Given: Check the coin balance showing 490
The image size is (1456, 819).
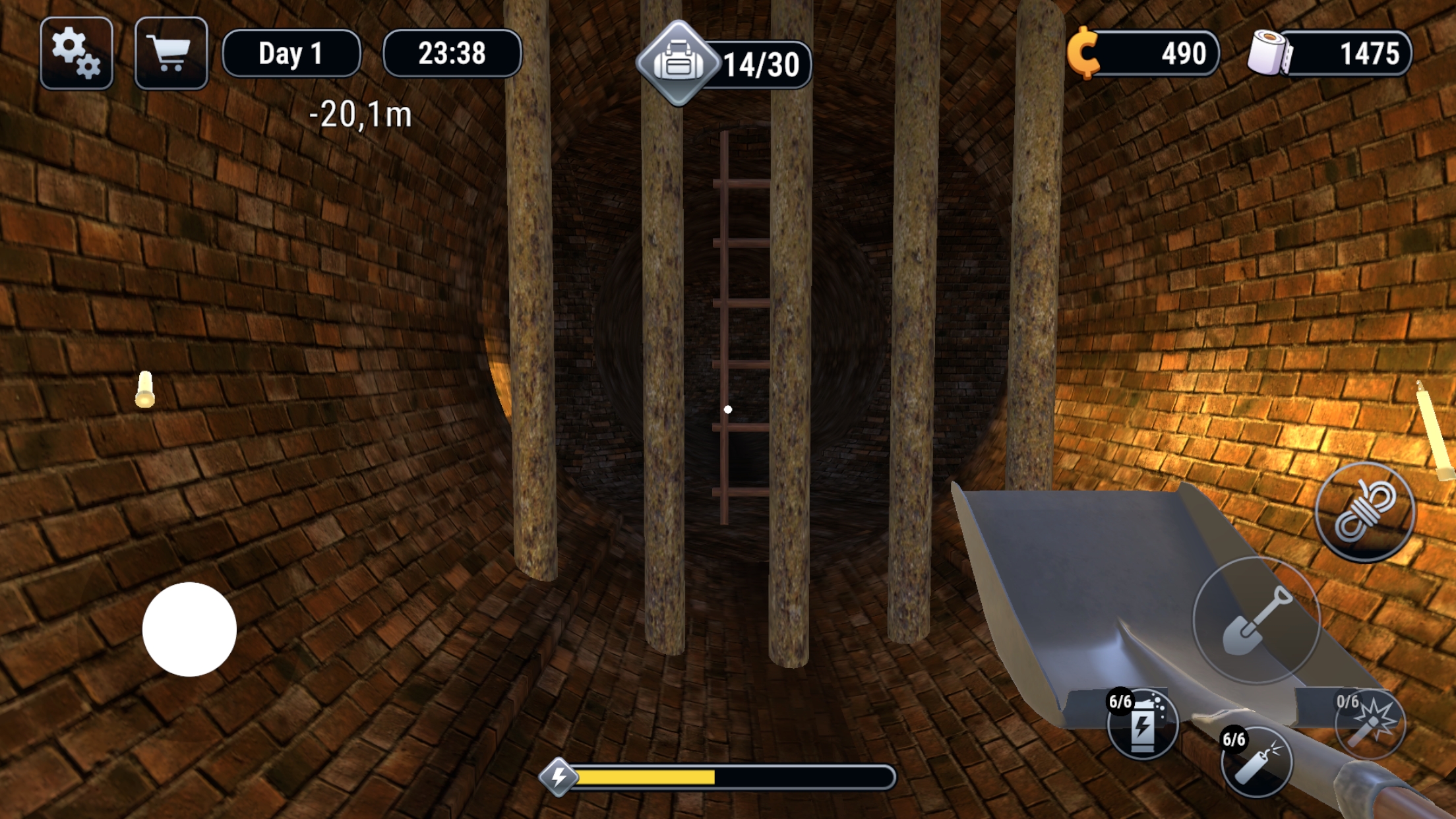Looking at the screenshot, I should point(1184,54).
